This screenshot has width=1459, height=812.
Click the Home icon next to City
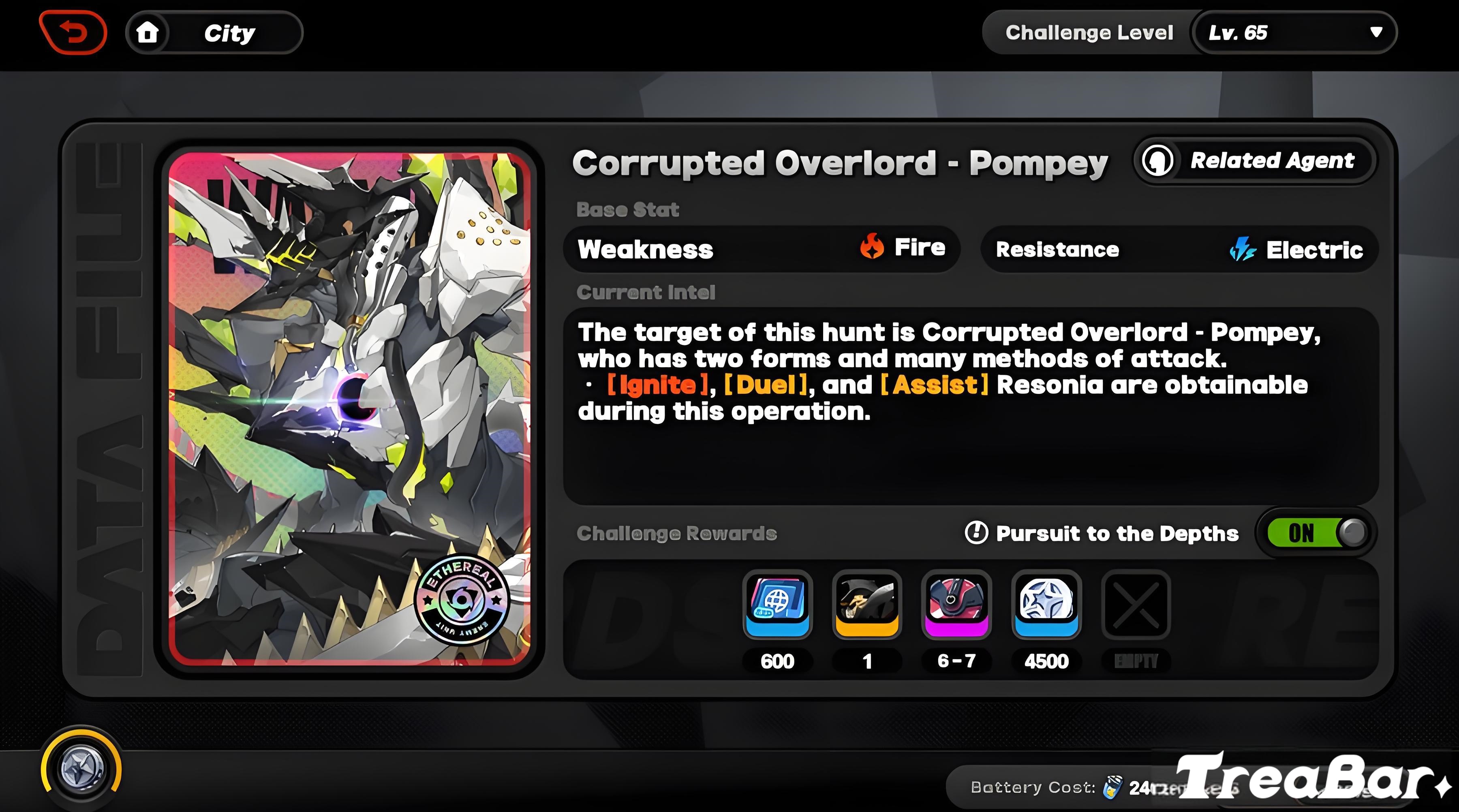(148, 32)
